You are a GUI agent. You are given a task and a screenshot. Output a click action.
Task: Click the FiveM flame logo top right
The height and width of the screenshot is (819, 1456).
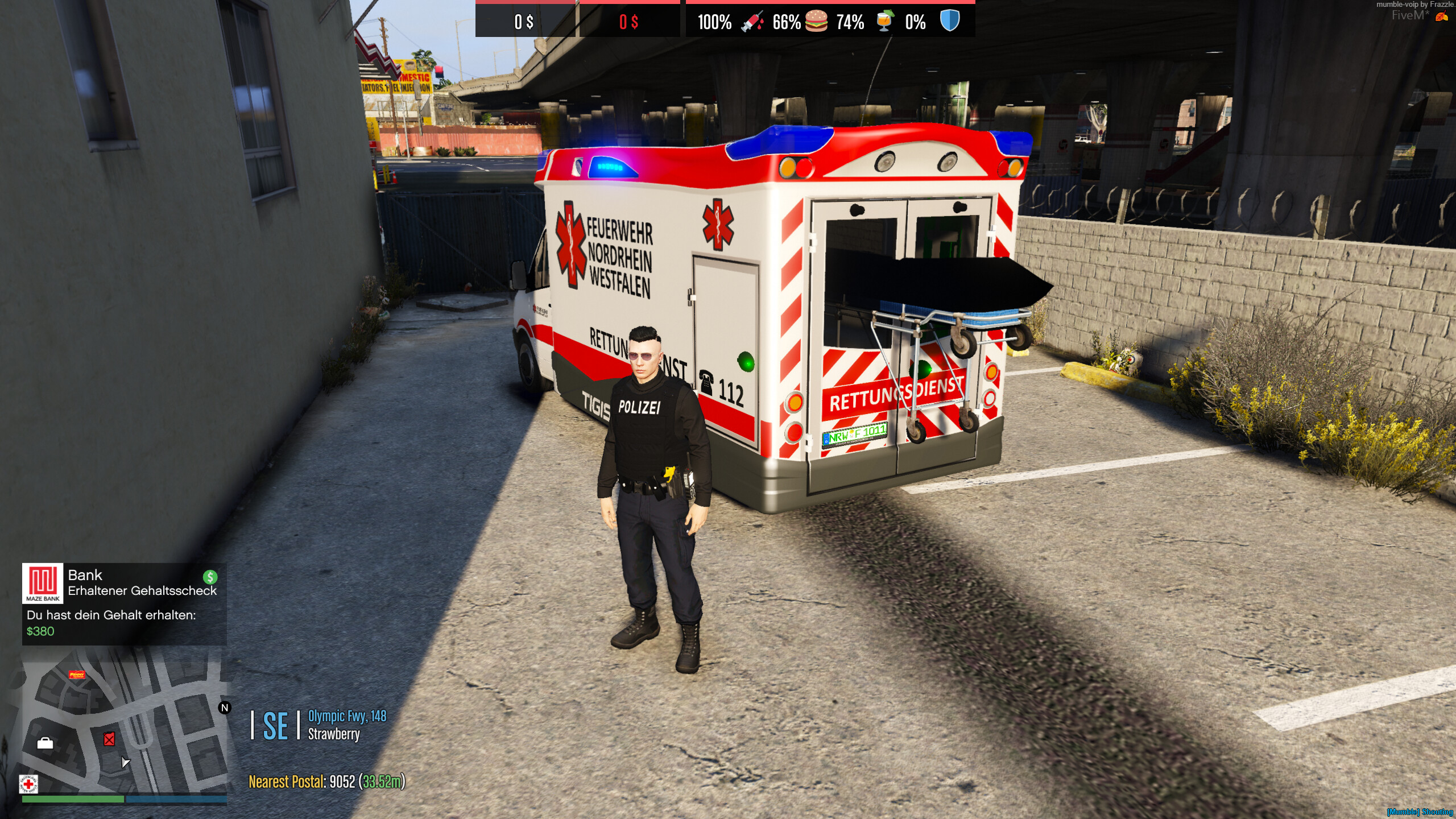[x=1444, y=17]
